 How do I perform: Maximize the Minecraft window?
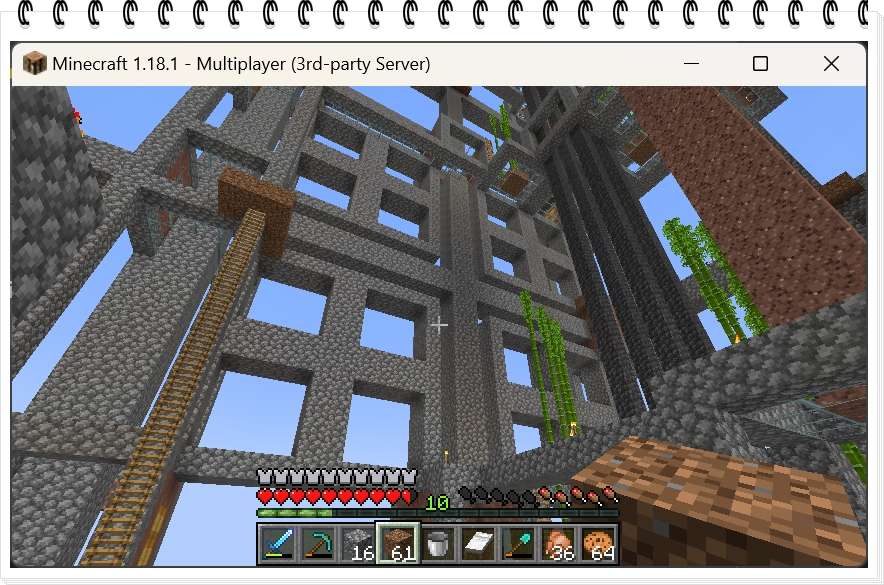(760, 64)
